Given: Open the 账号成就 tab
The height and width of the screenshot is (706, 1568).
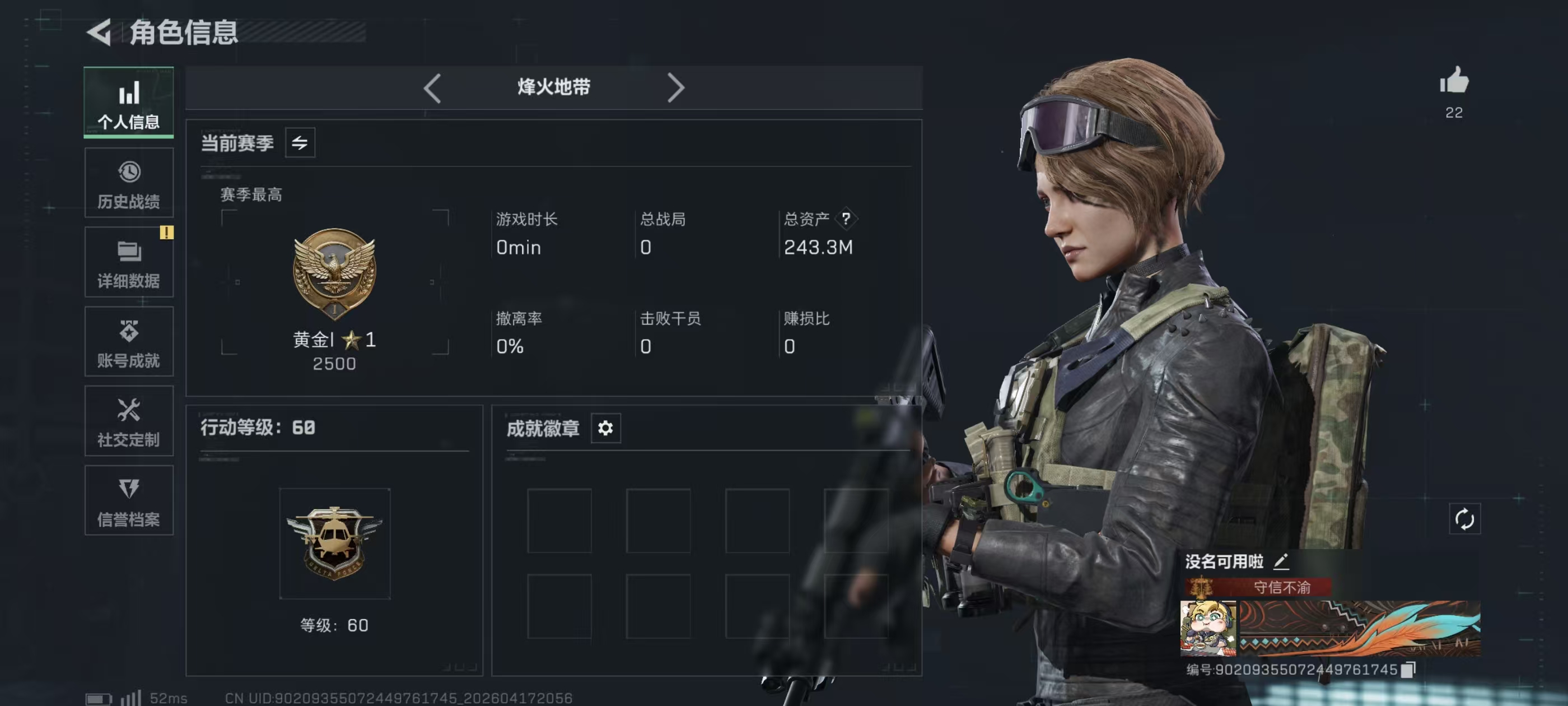Looking at the screenshot, I should (x=128, y=342).
